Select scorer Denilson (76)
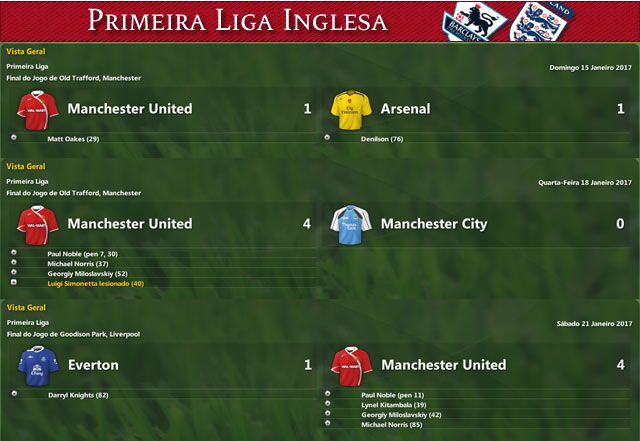Viewport: 640px width, 441px height. tap(382, 138)
